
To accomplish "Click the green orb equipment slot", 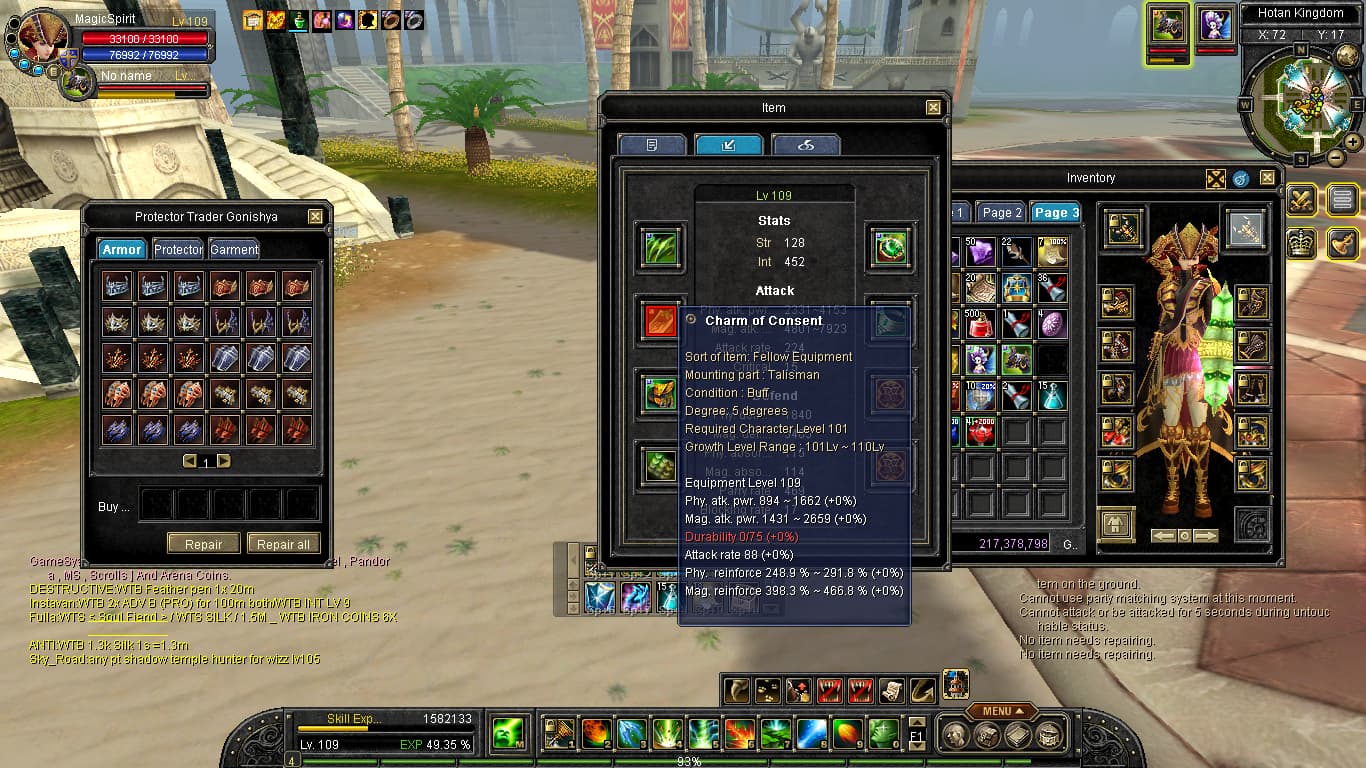I will tap(889, 247).
